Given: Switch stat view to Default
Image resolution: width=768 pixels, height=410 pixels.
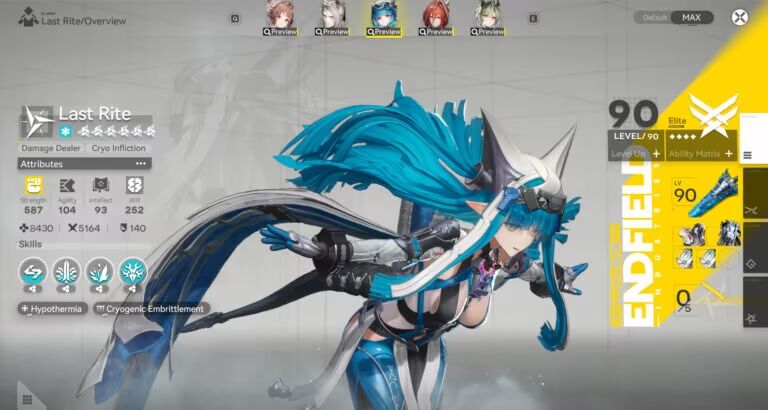Looking at the screenshot, I should [655, 17].
